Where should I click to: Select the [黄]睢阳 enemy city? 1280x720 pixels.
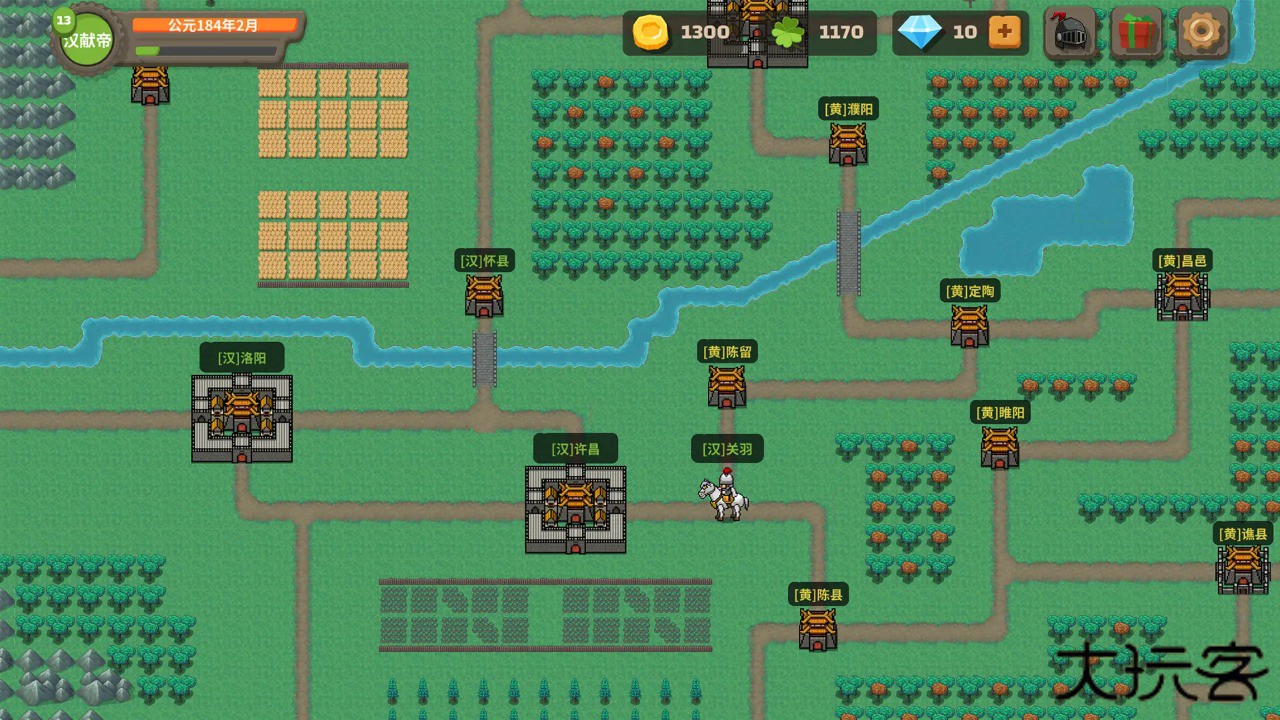point(999,446)
